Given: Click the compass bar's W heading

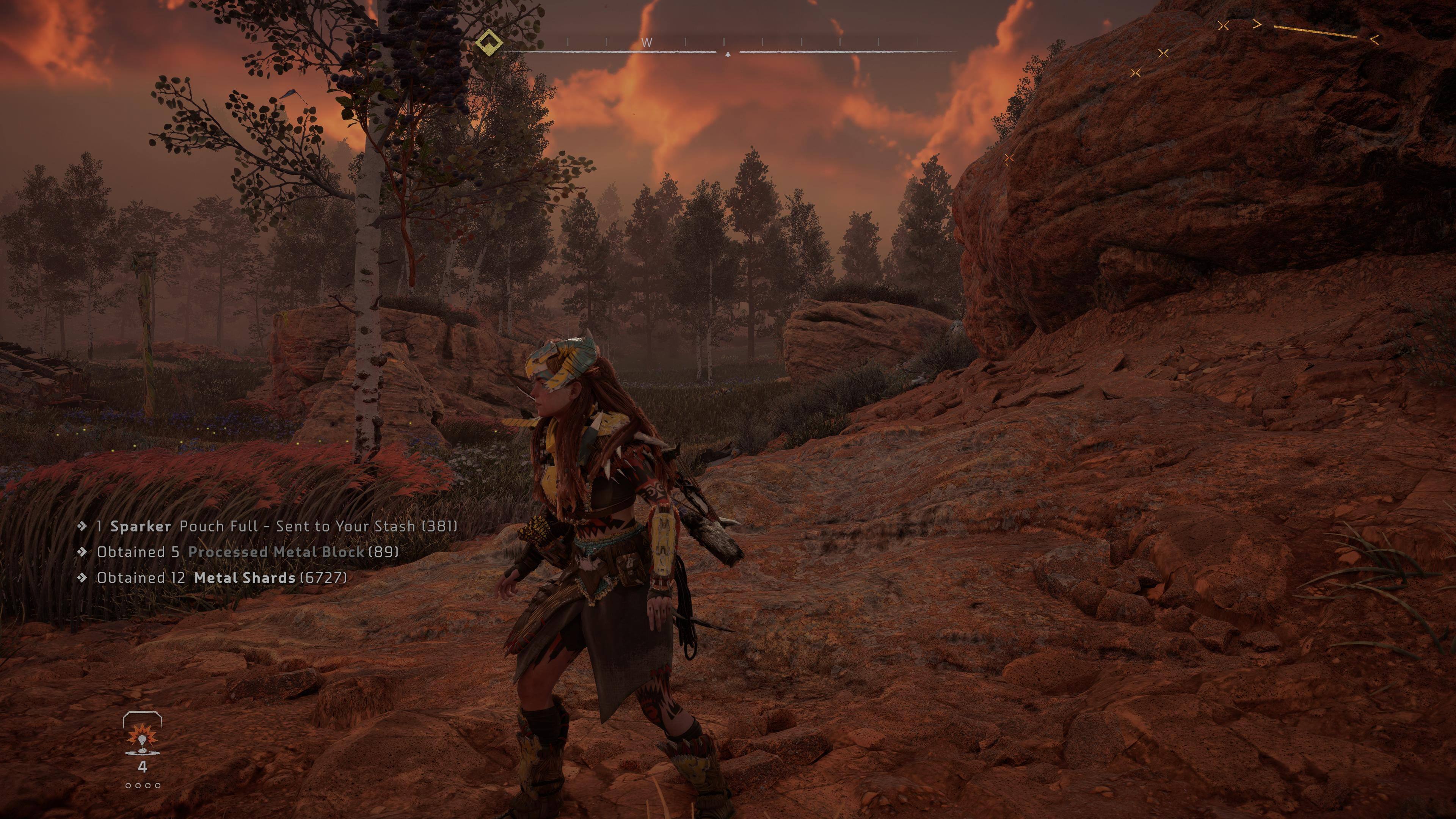Looking at the screenshot, I should pos(647,42).
